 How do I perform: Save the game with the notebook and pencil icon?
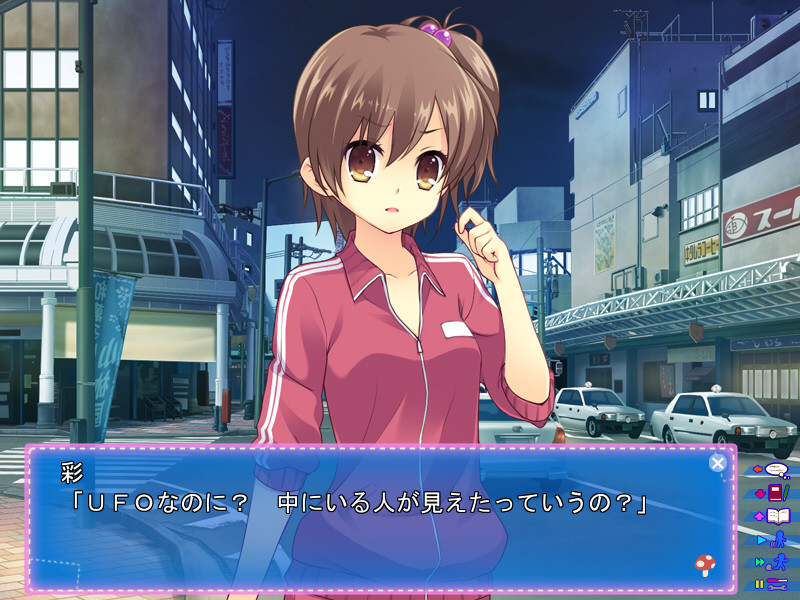[x=775, y=492]
